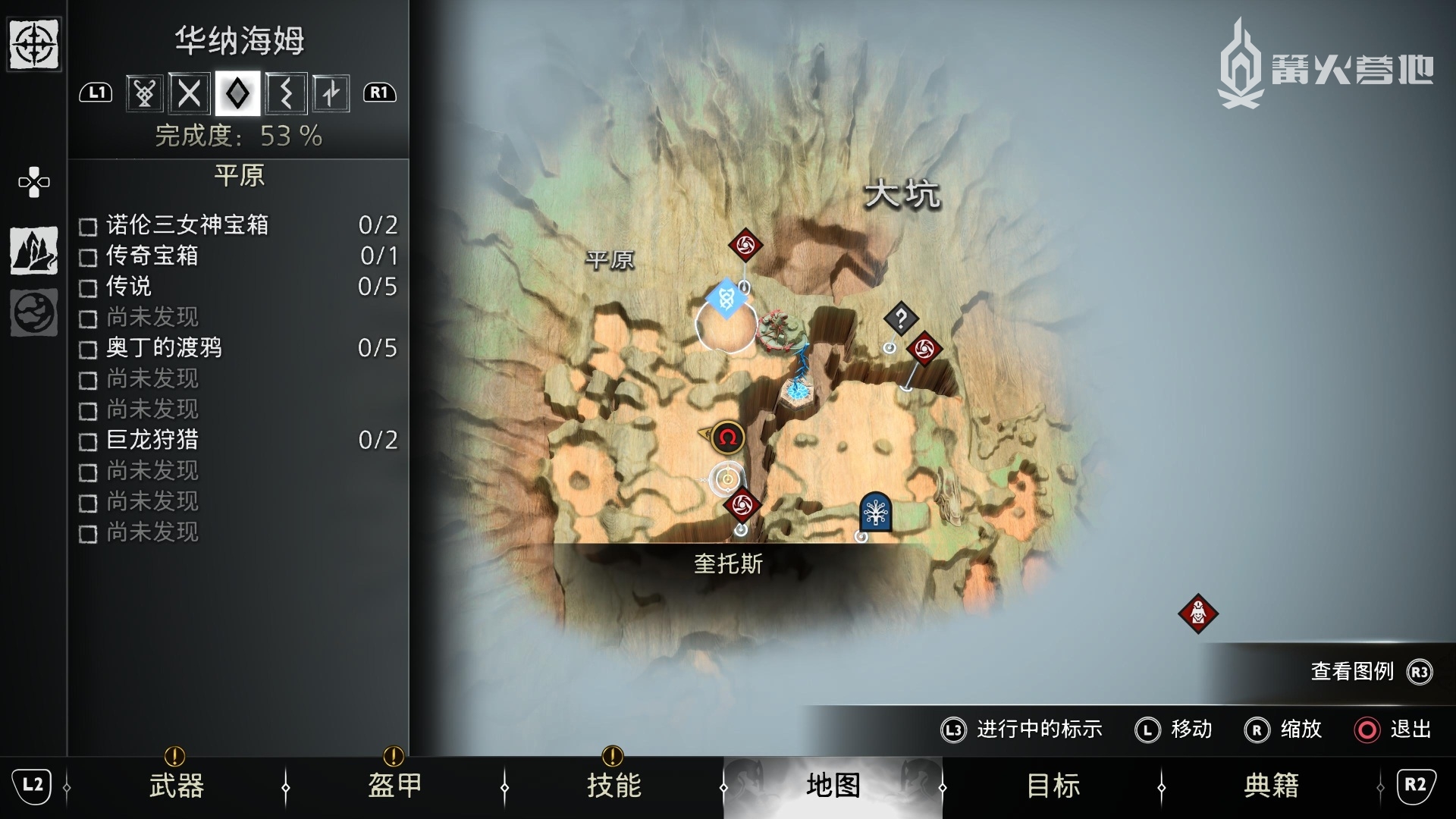Select the blue Yggdrasil tree marker
The height and width of the screenshot is (819, 1456).
tap(875, 513)
